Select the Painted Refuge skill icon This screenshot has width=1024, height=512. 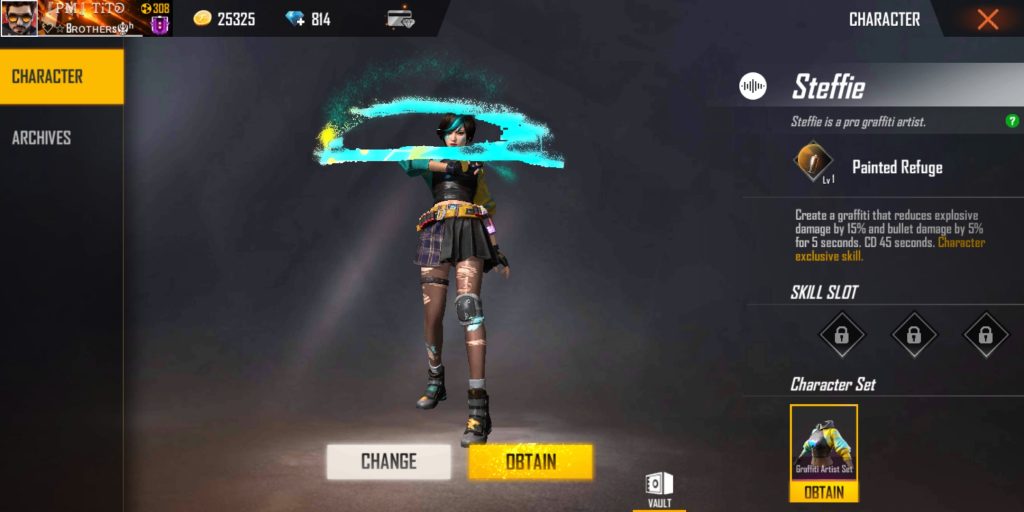[813, 163]
